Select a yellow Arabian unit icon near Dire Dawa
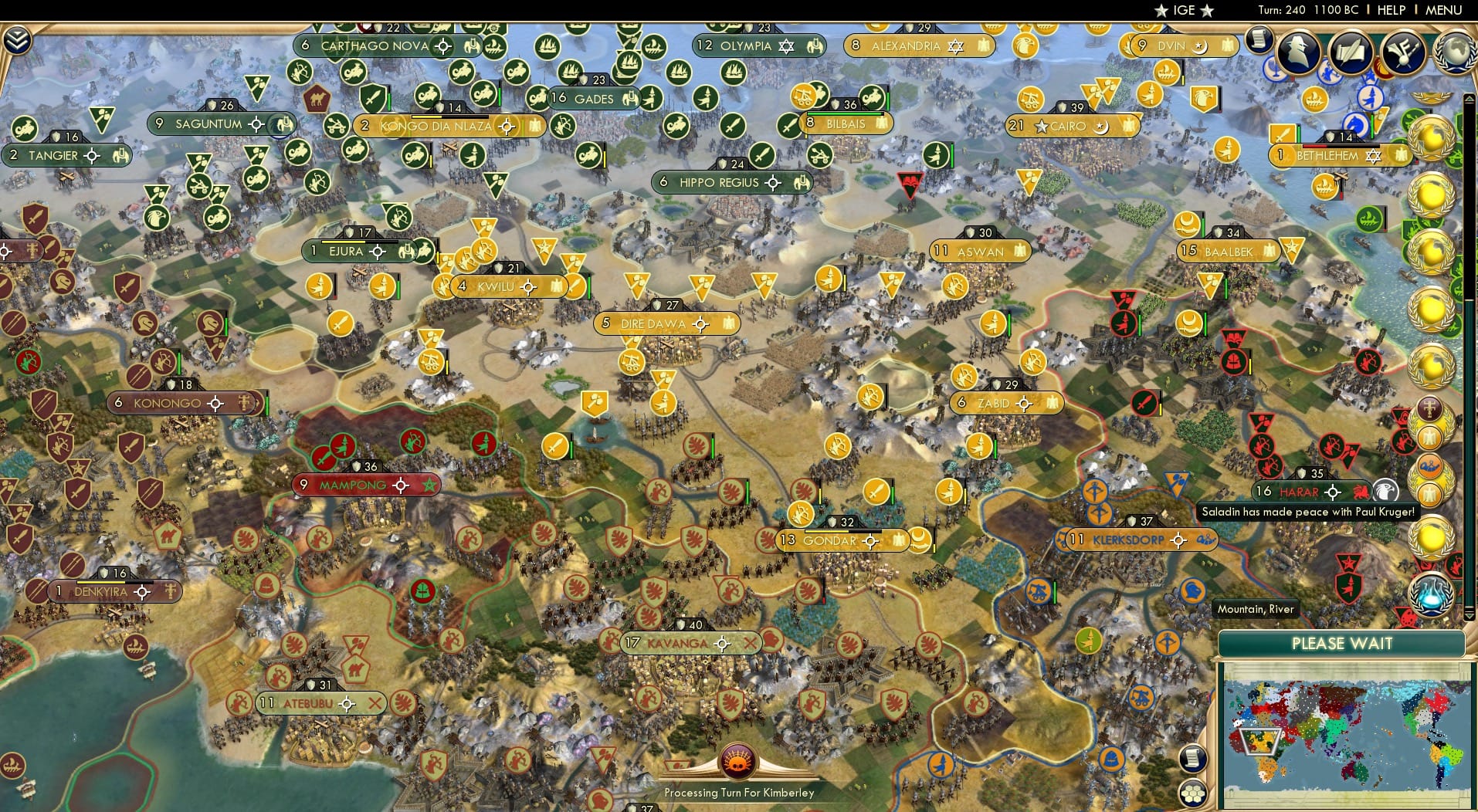The image size is (1478, 812). point(632,360)
